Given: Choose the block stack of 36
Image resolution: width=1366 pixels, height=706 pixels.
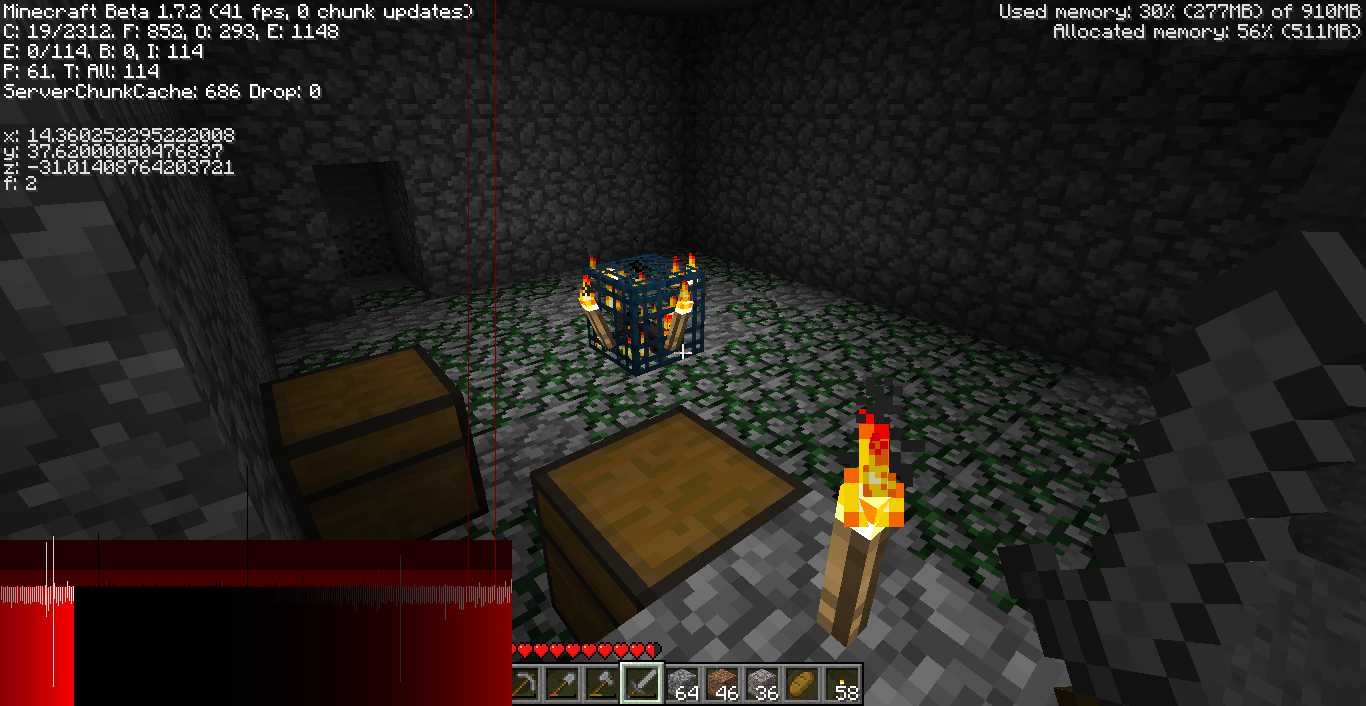Looking at the screenshot, I should pyautogui.click(x=762, y=684).
